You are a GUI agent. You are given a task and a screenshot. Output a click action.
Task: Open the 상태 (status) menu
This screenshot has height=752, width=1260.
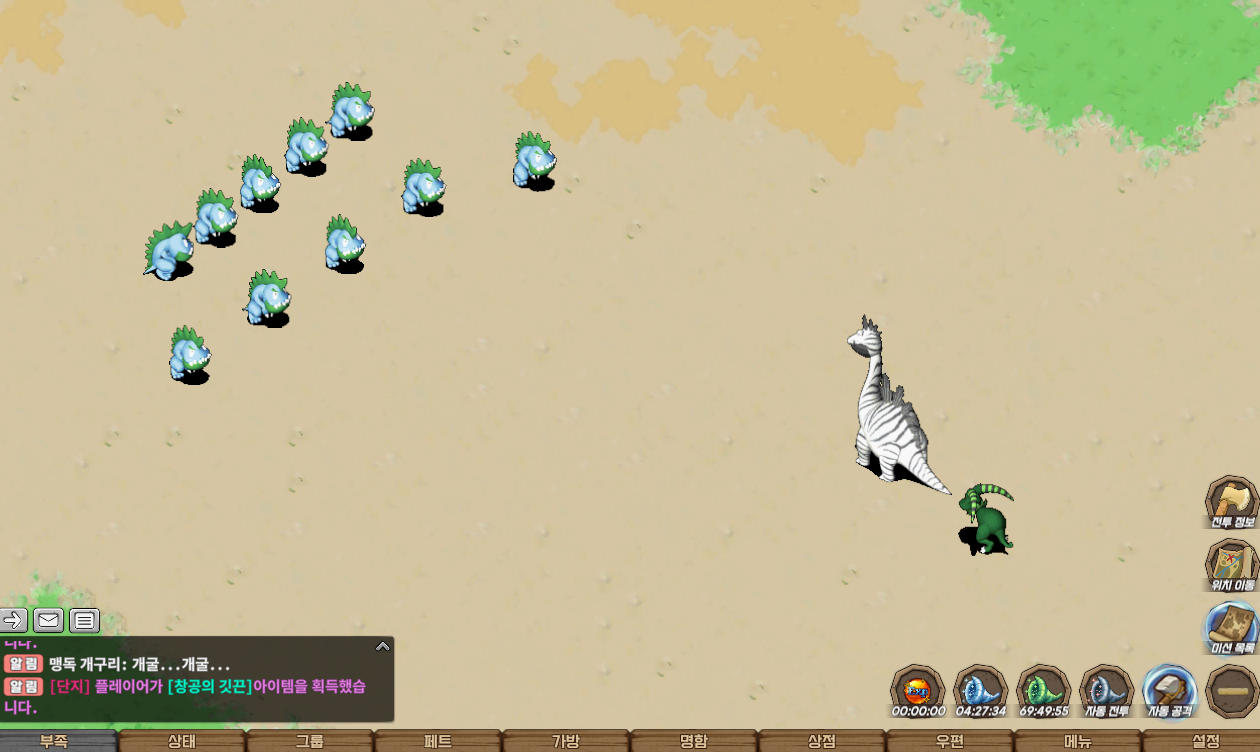182,741
